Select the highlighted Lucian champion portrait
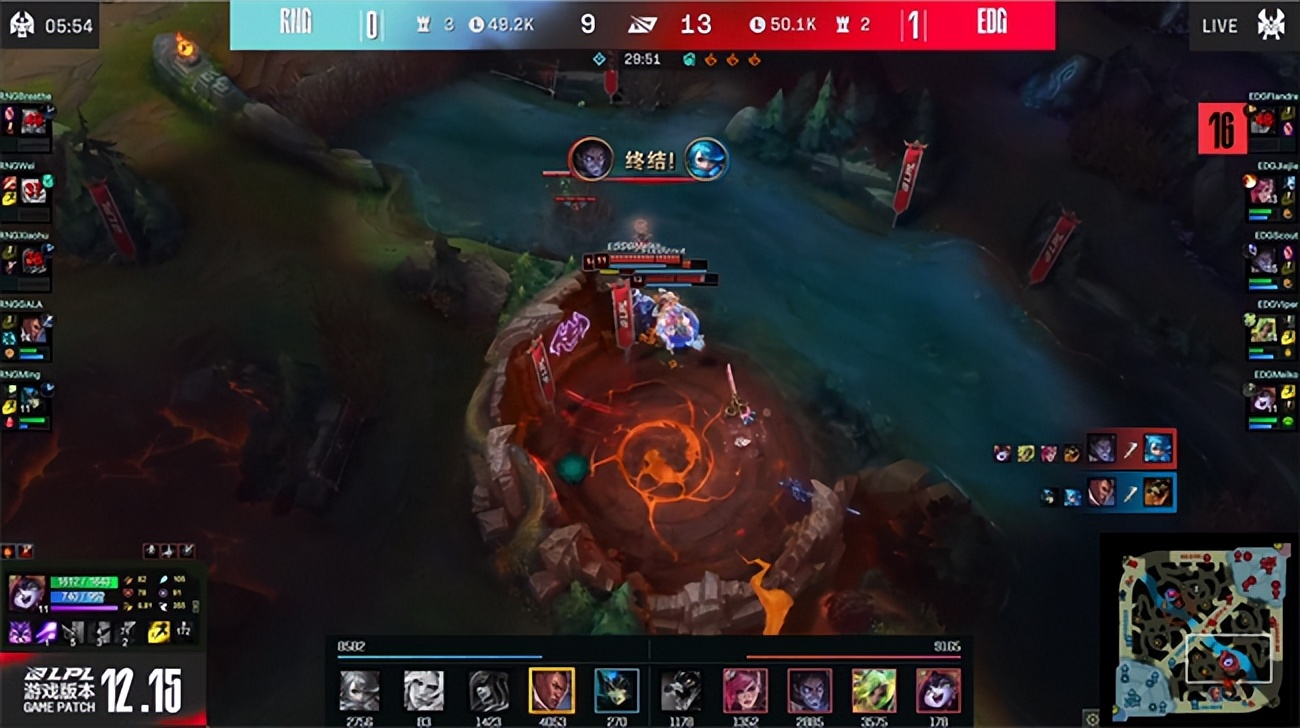 (552, 688)
